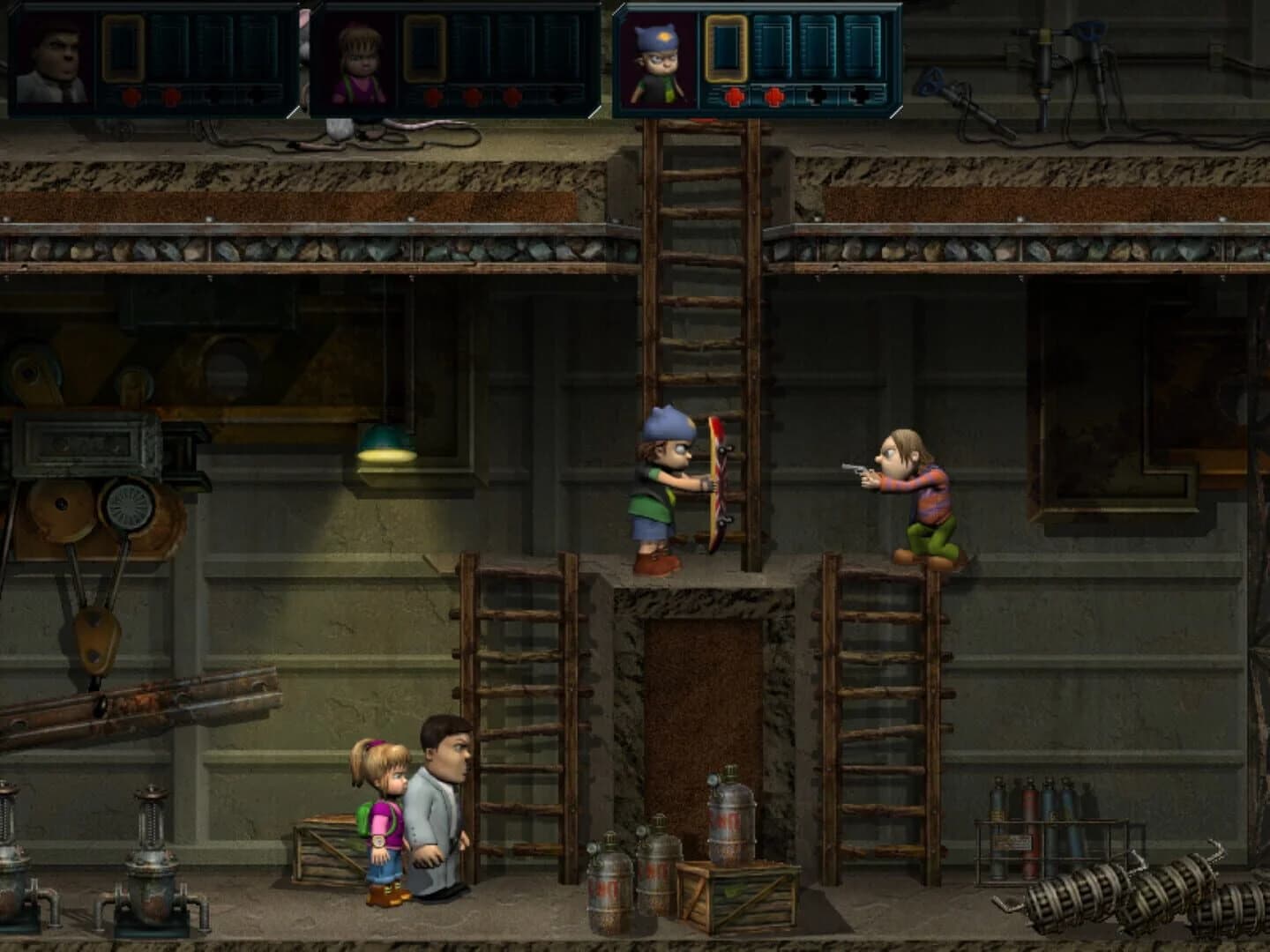
Task: Click the boy's second inventory slot
Action: click(x=774, y=53)
